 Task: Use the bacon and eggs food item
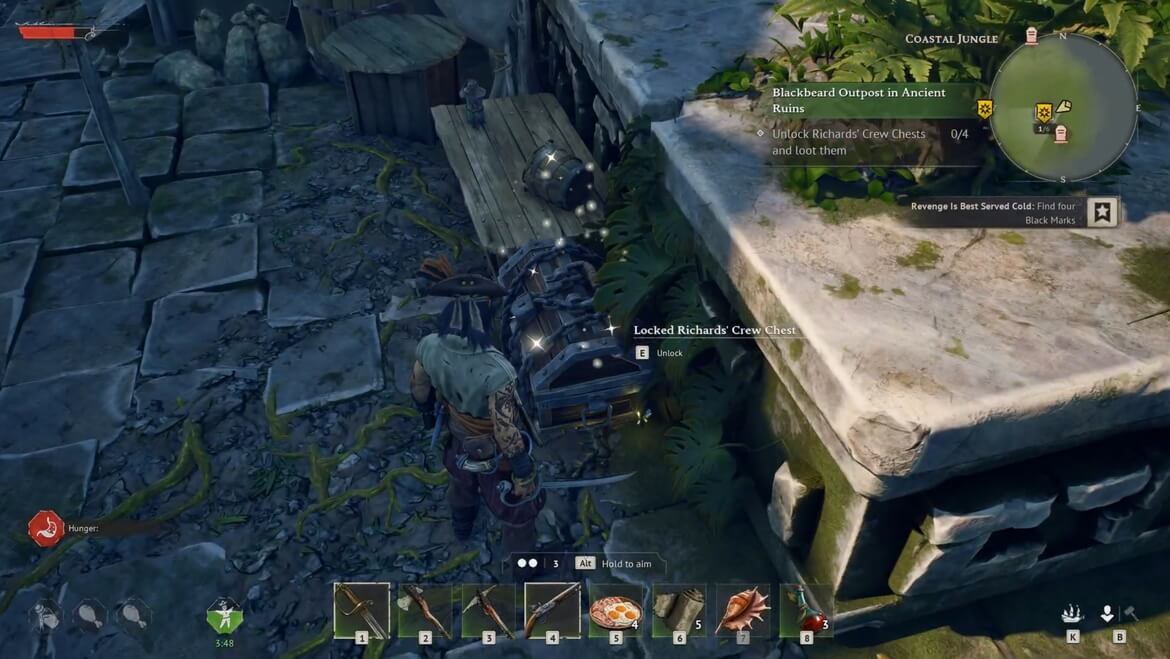click(615, 610)
